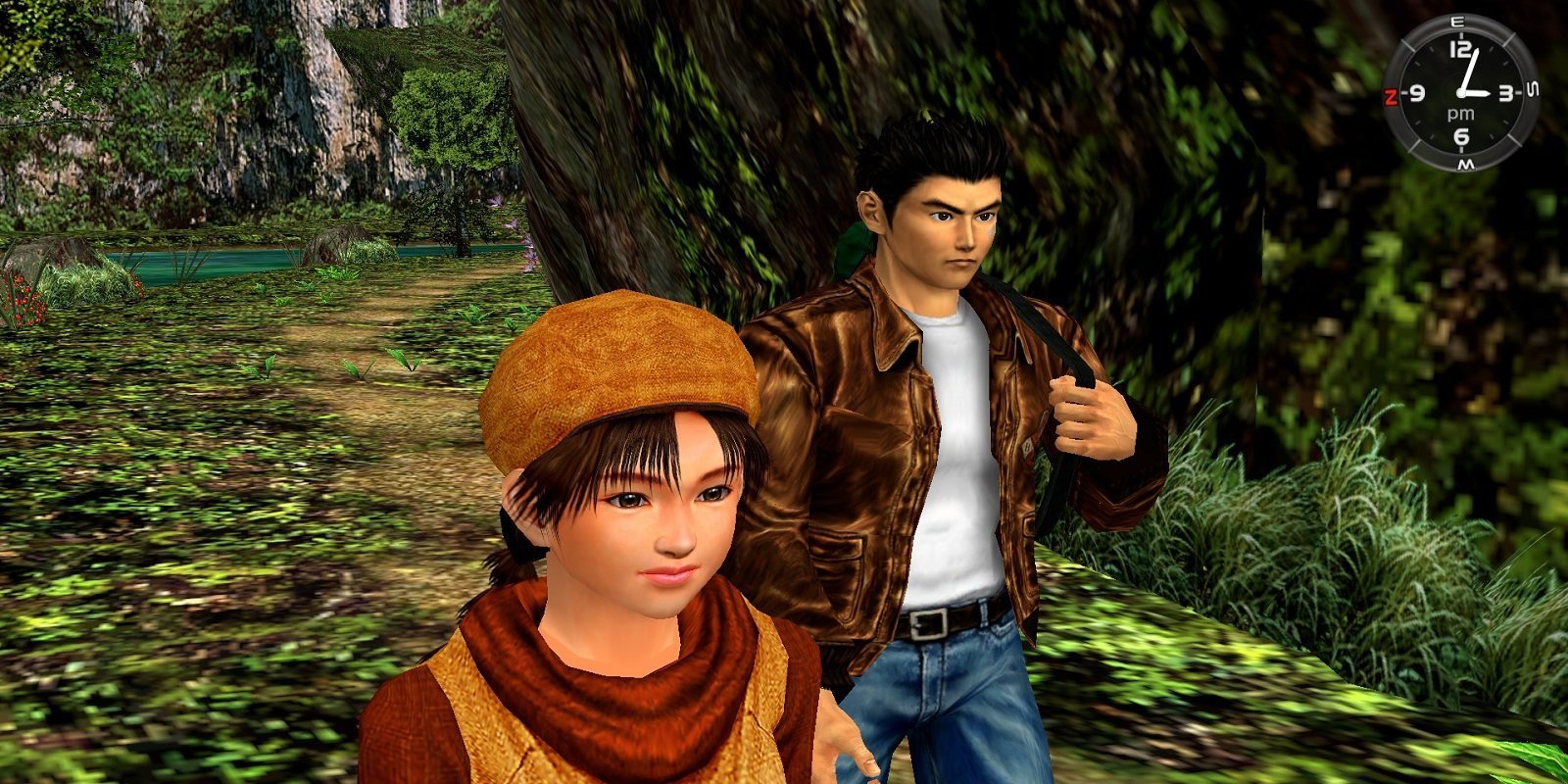Click the E compass letter on the clock
The height and width of the screenshot is (784, 1568).
click(1455, 22)
